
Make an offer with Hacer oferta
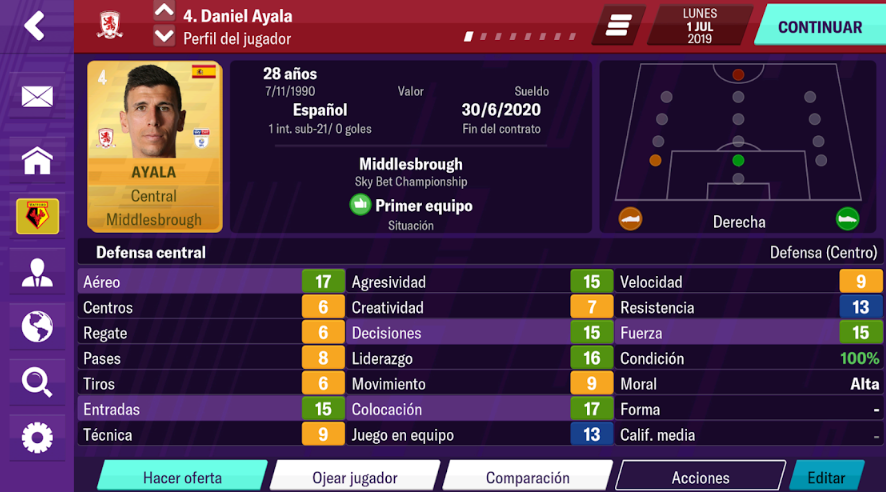[182, 477]
